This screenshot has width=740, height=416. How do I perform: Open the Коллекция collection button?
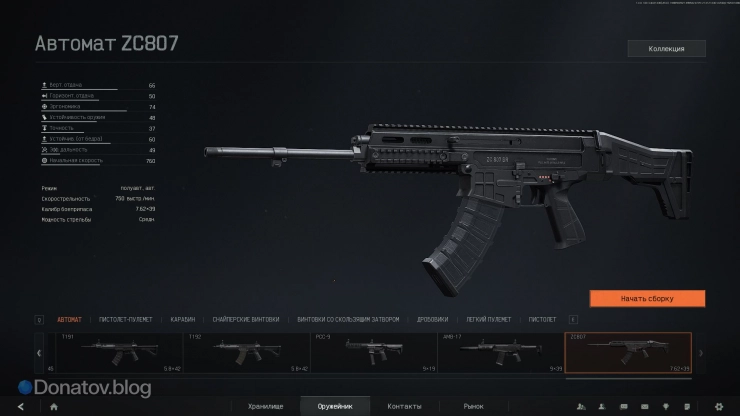[x=666, y=48]
